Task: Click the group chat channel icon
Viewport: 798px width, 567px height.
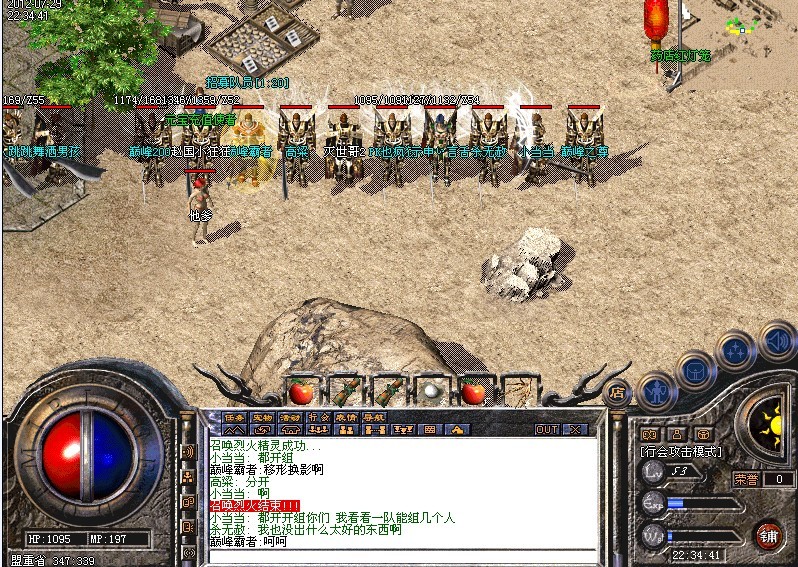Action: [187, 477]
